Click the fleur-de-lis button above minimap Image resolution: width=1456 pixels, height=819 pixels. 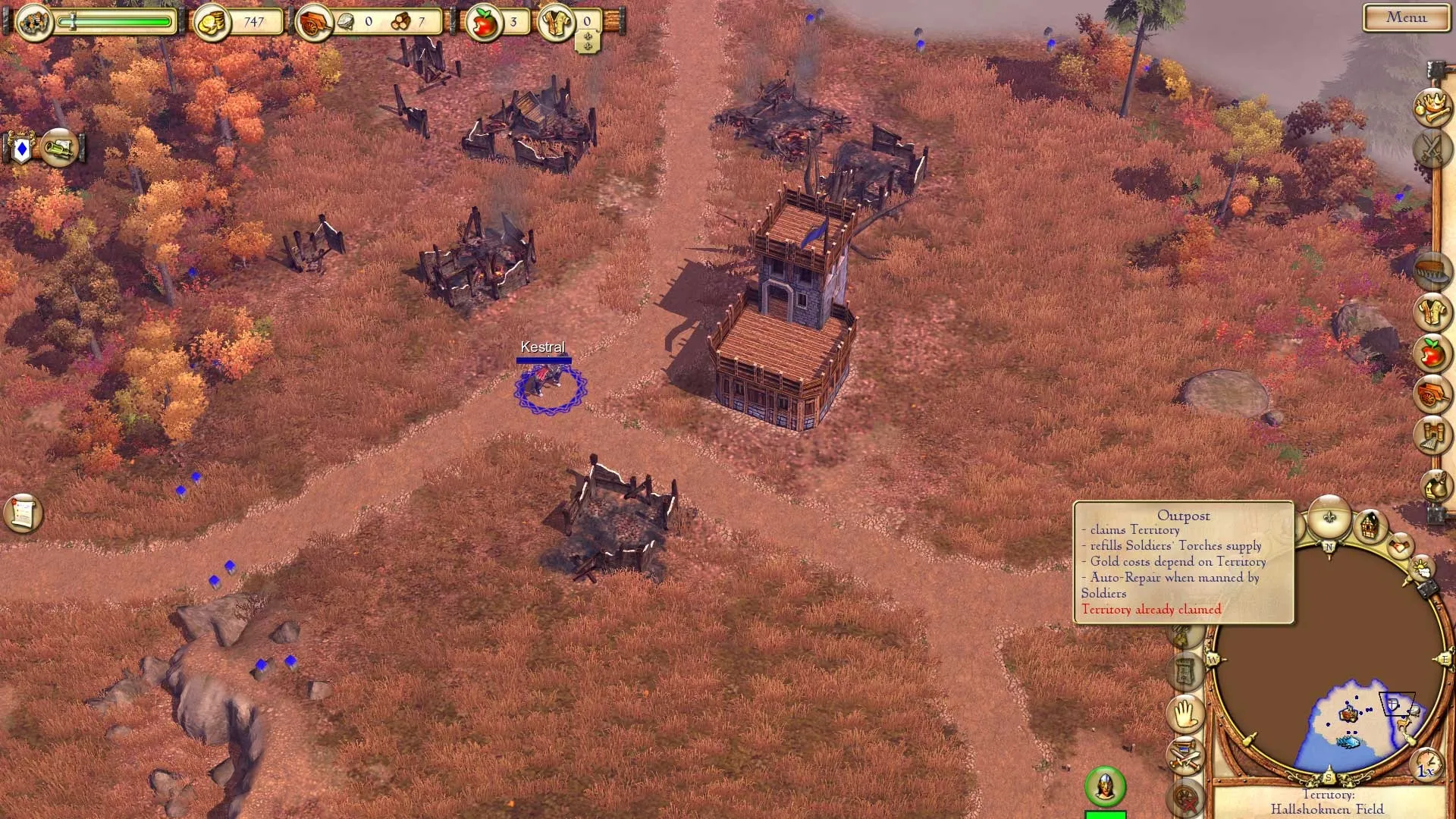pyautogui.click(x=1329, y=517)
